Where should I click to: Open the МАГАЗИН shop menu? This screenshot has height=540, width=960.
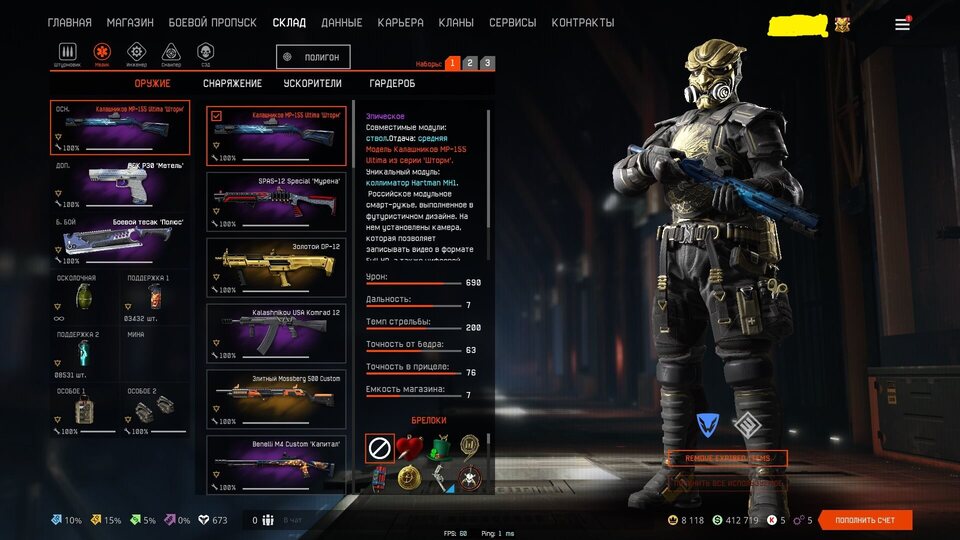[x=130, y=23]
